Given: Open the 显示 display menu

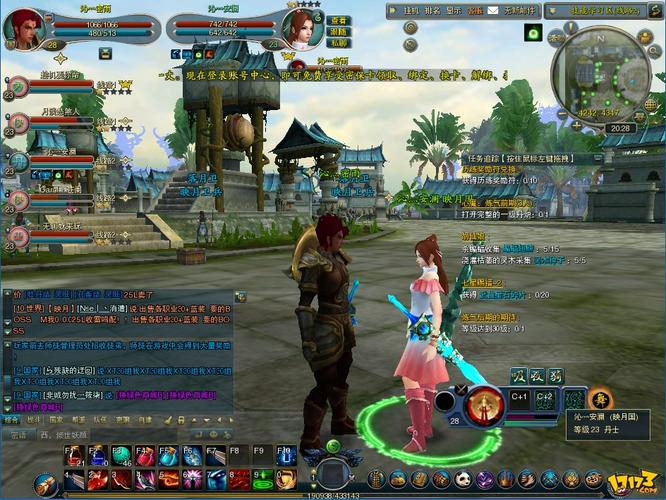Looking at the screenshot, I should (x=454, y=10).
